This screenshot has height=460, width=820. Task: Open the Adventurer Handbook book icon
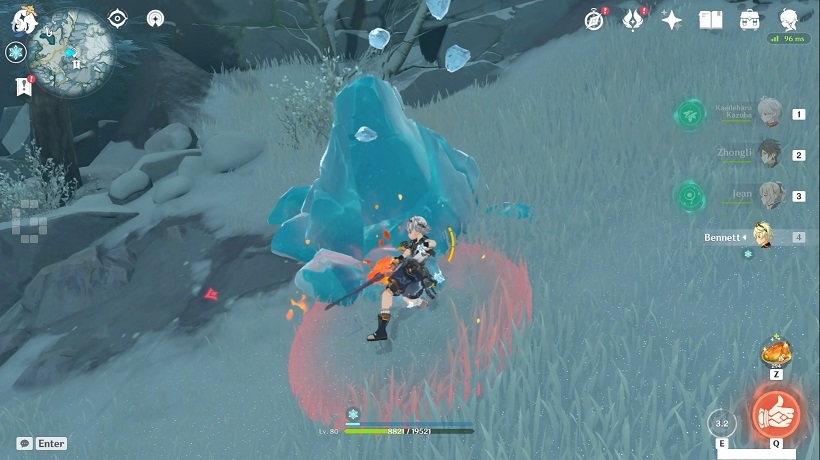click(710, 20)
